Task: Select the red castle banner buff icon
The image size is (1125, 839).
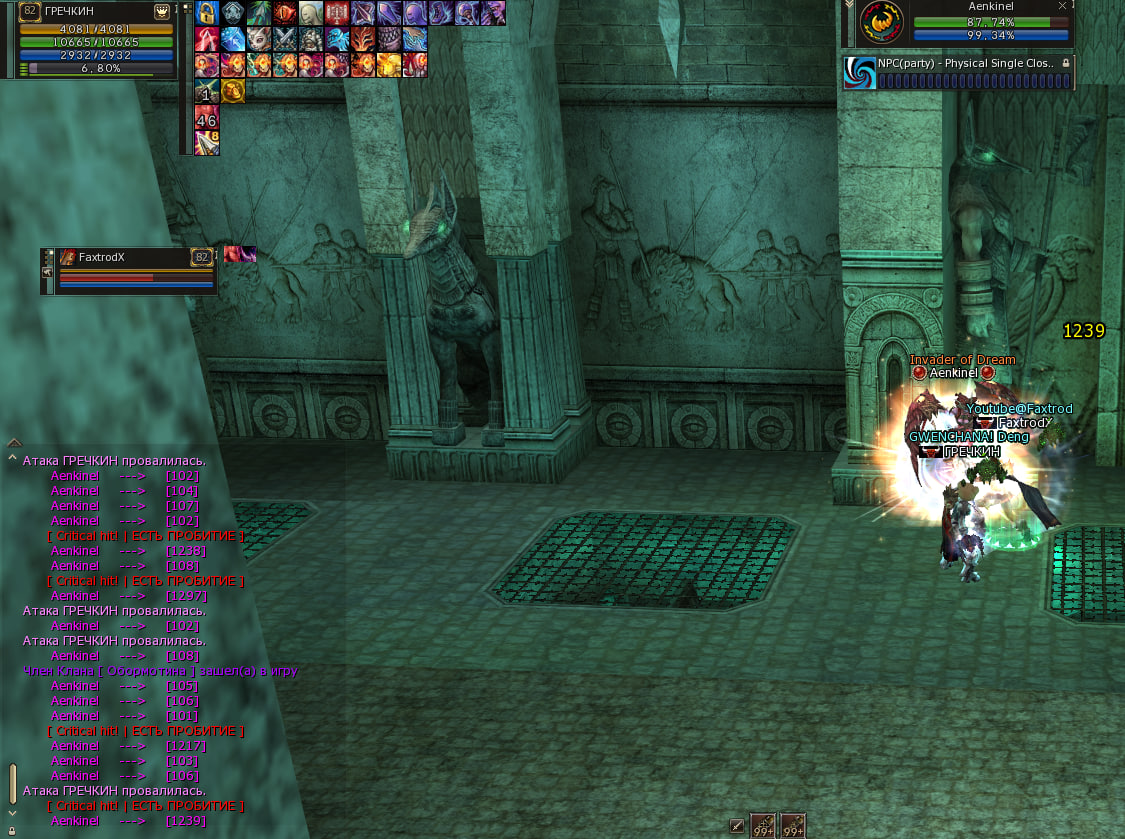Action: tap(337, 13)
